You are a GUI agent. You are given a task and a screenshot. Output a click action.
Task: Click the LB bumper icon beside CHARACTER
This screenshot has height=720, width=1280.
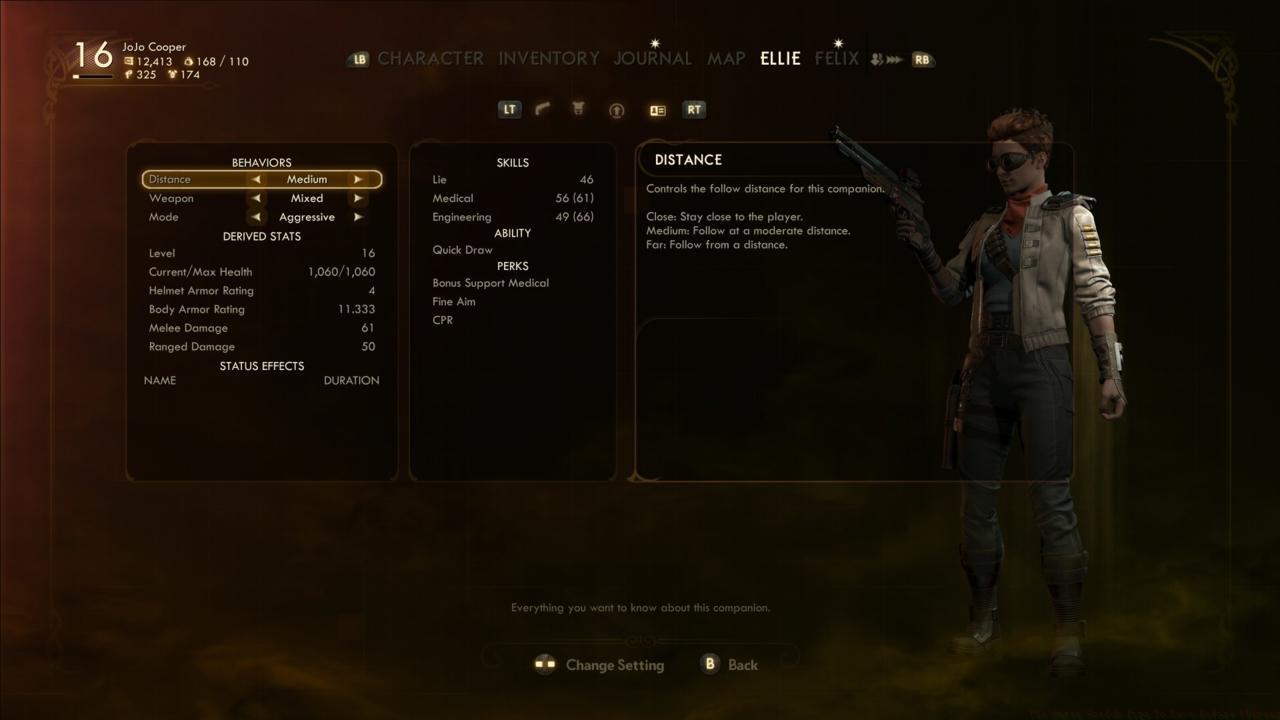(x=357, y=58)
